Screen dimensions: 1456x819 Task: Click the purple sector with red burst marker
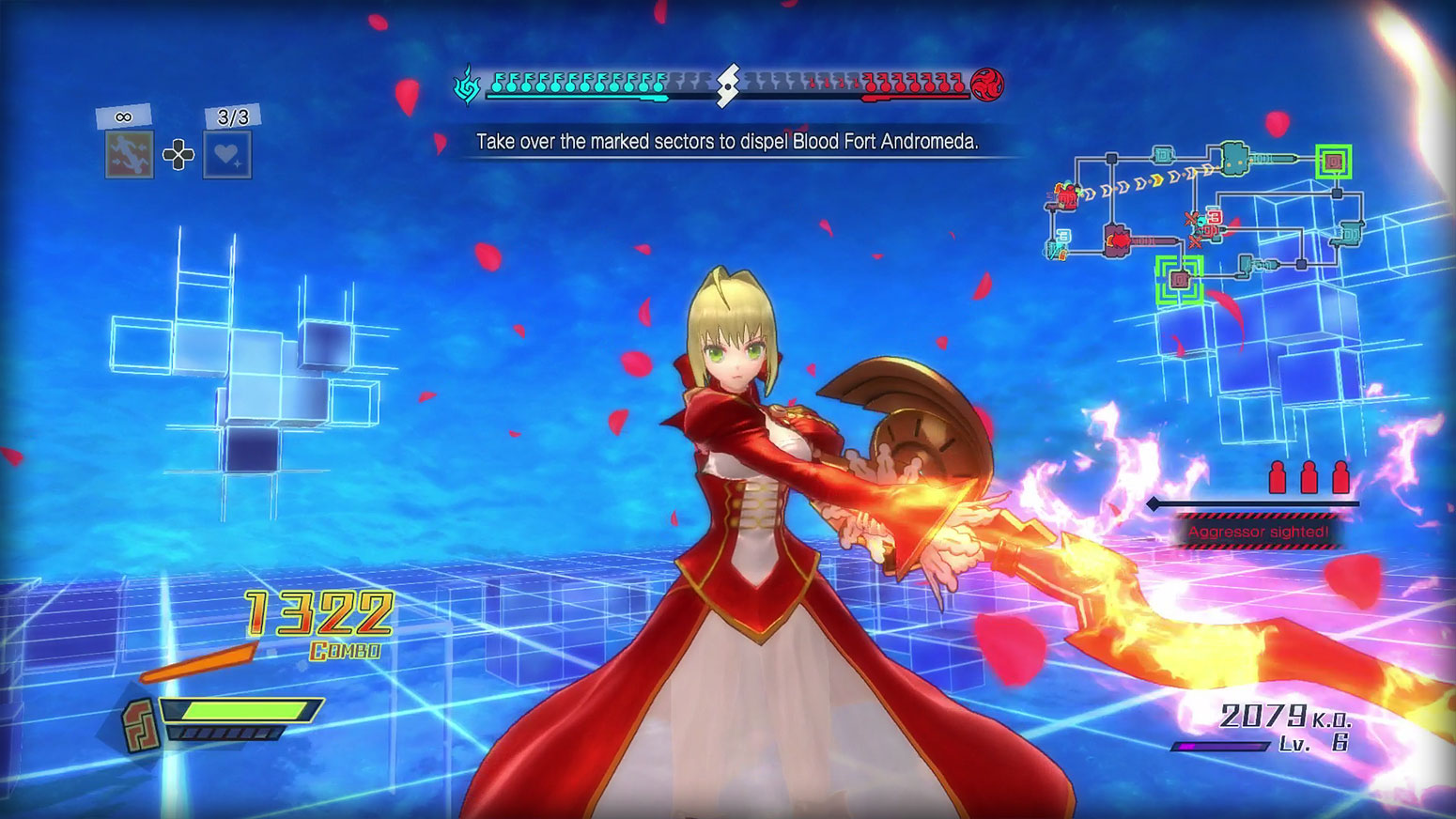(1118, 240)
